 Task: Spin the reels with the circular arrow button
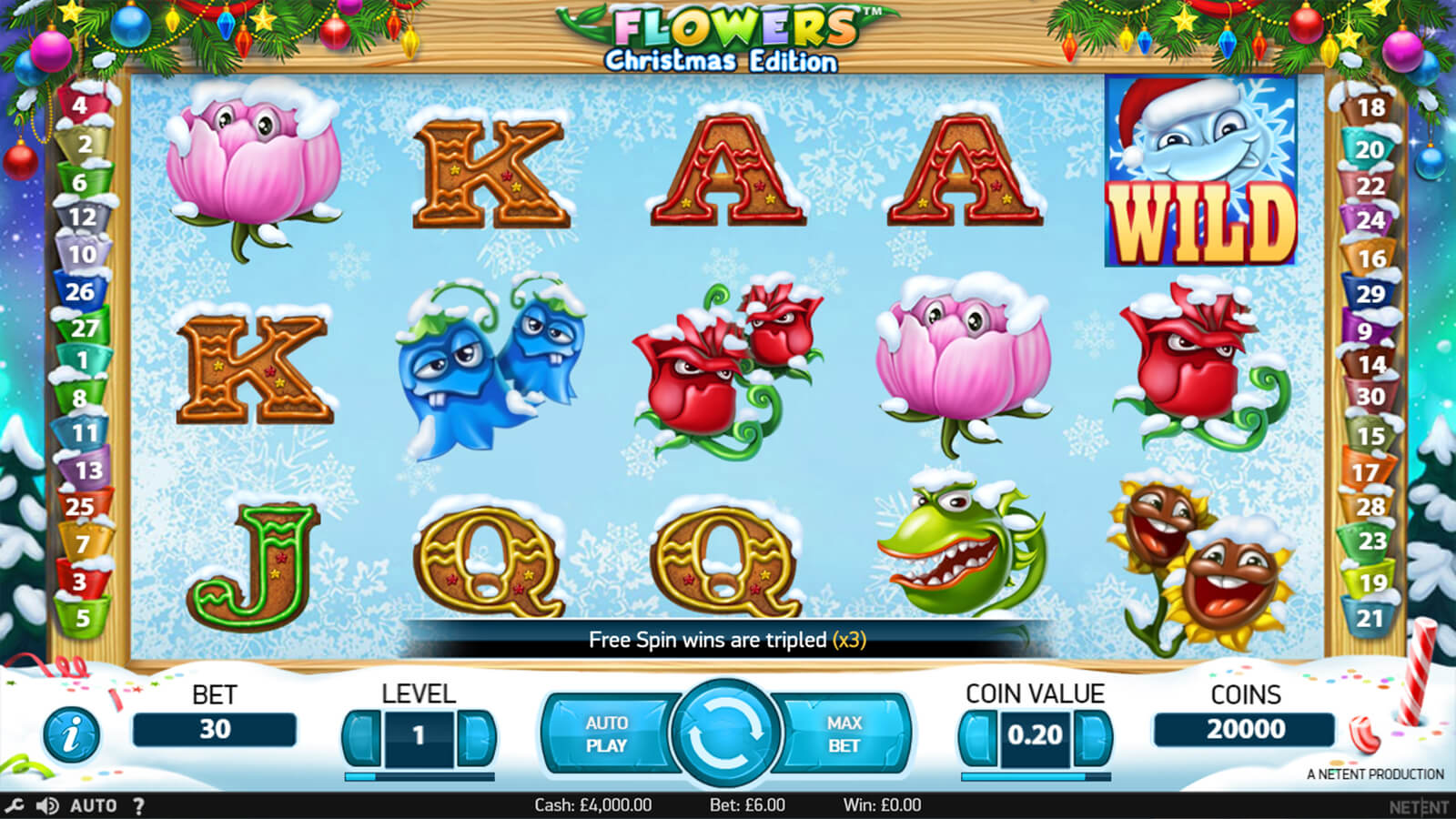coord(725,733)
